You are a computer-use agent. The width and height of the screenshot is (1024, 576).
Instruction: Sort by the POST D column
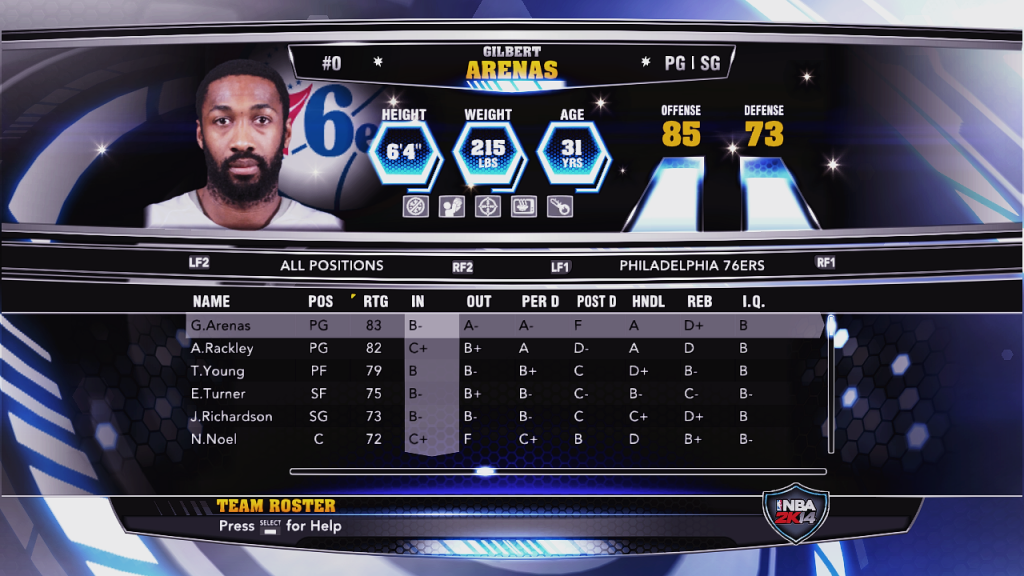click(596, 301)
